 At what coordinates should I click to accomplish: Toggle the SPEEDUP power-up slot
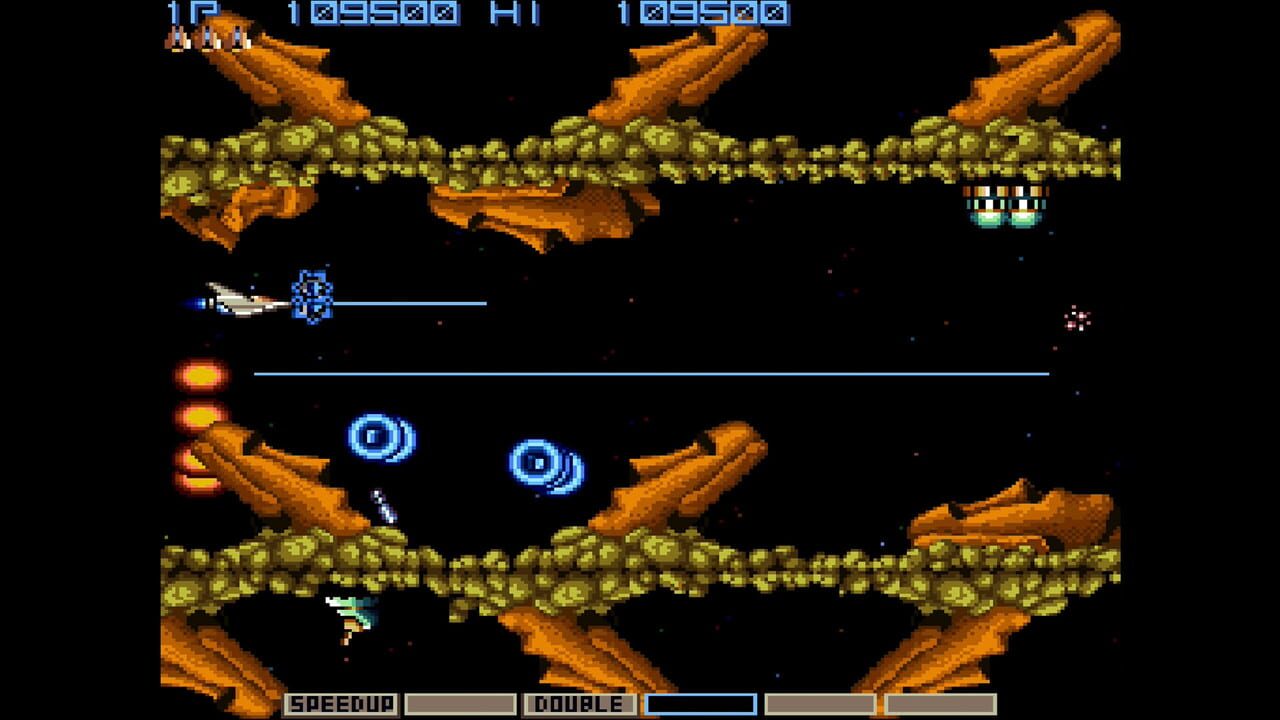click(x=340, y=703)
